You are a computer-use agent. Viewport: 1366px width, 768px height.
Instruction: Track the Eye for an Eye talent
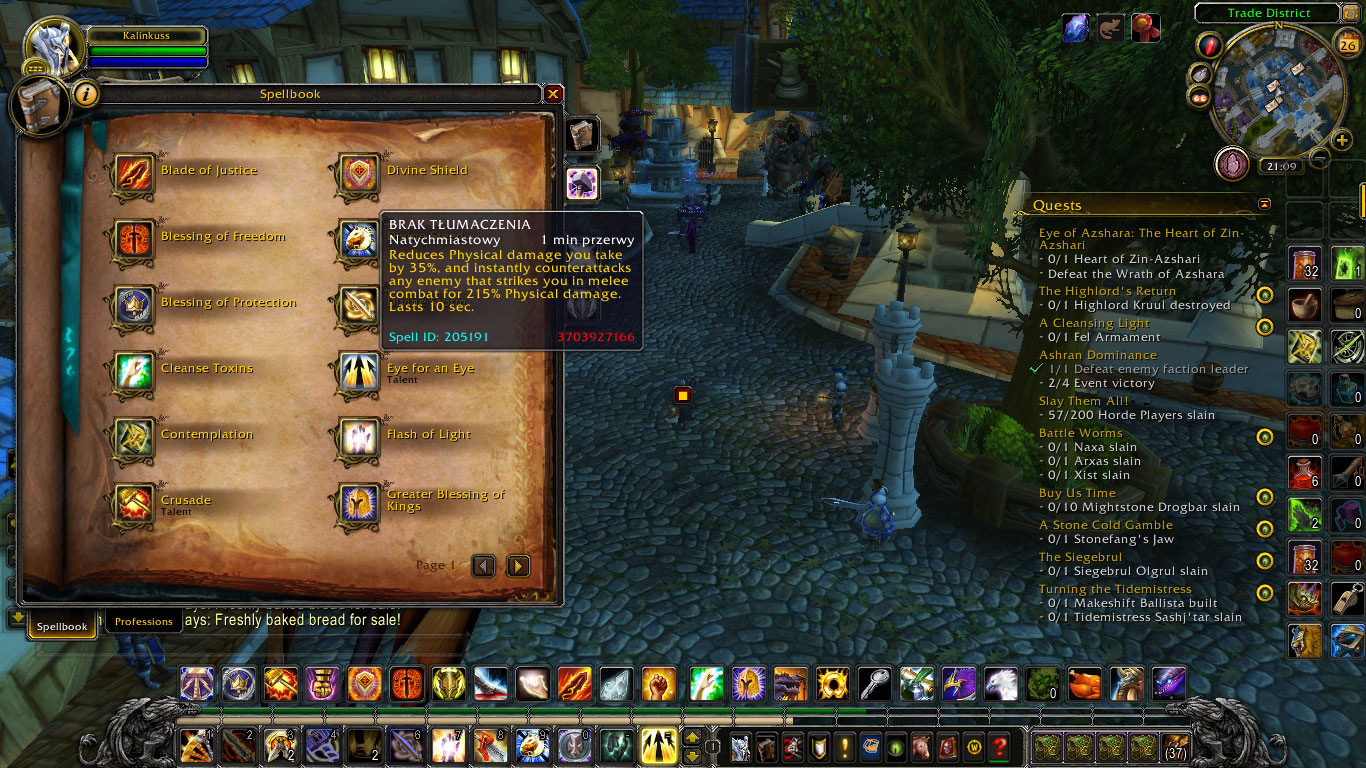[359, 368]
